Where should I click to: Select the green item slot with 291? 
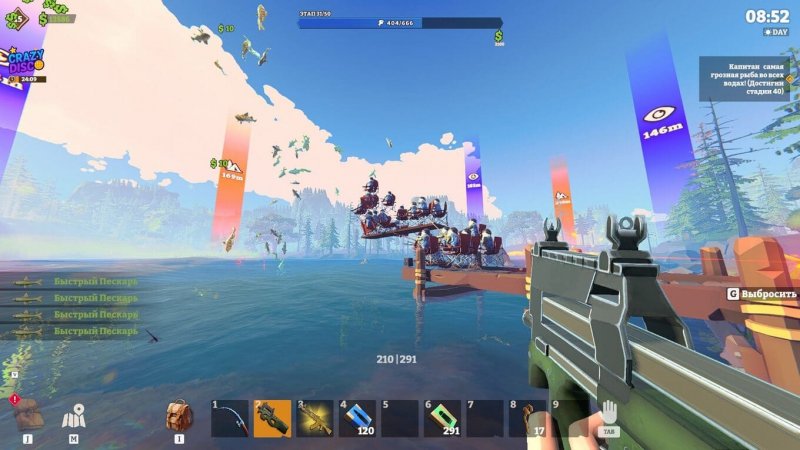(x=443, y=419)
